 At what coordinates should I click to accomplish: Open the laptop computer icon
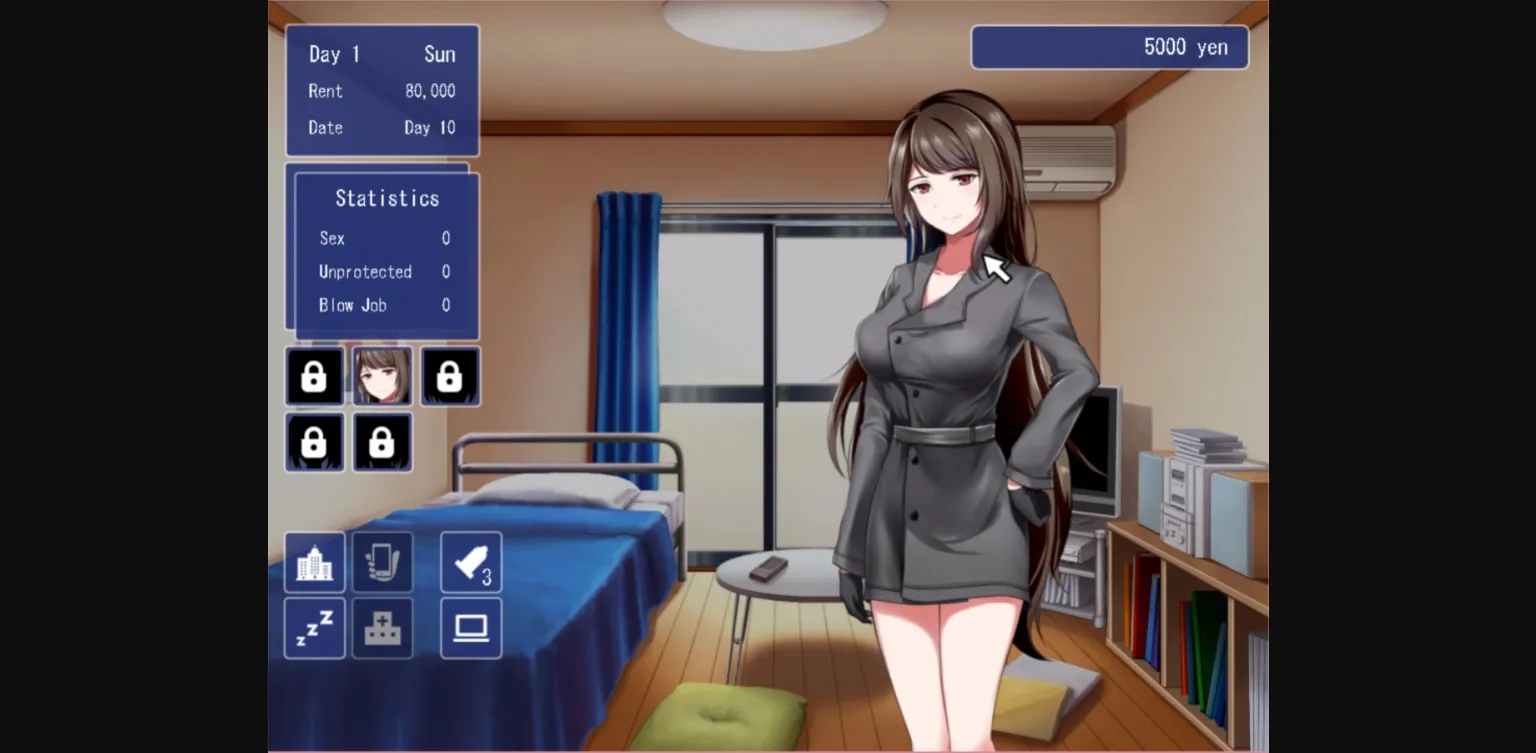coord(470,628)
